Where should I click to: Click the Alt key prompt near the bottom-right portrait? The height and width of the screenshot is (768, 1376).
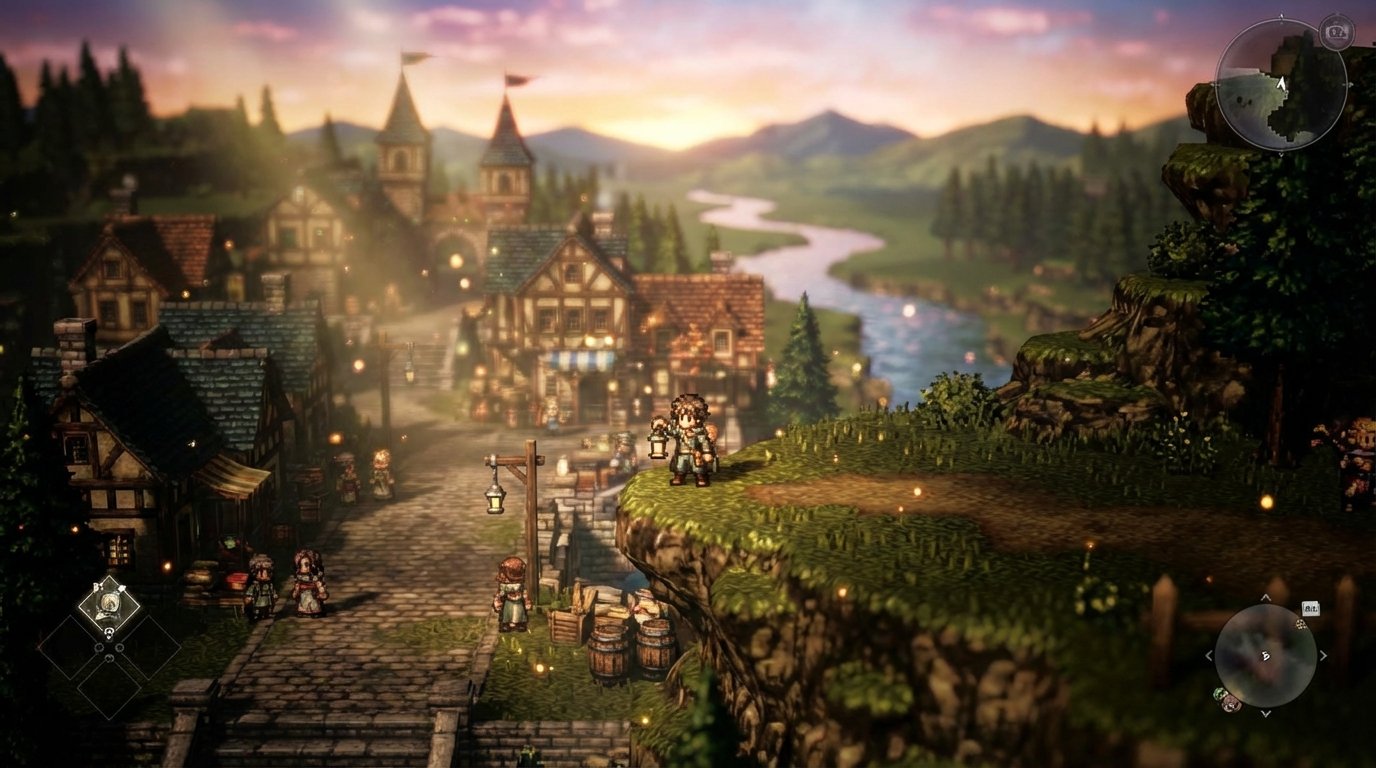coord(1311,608)
